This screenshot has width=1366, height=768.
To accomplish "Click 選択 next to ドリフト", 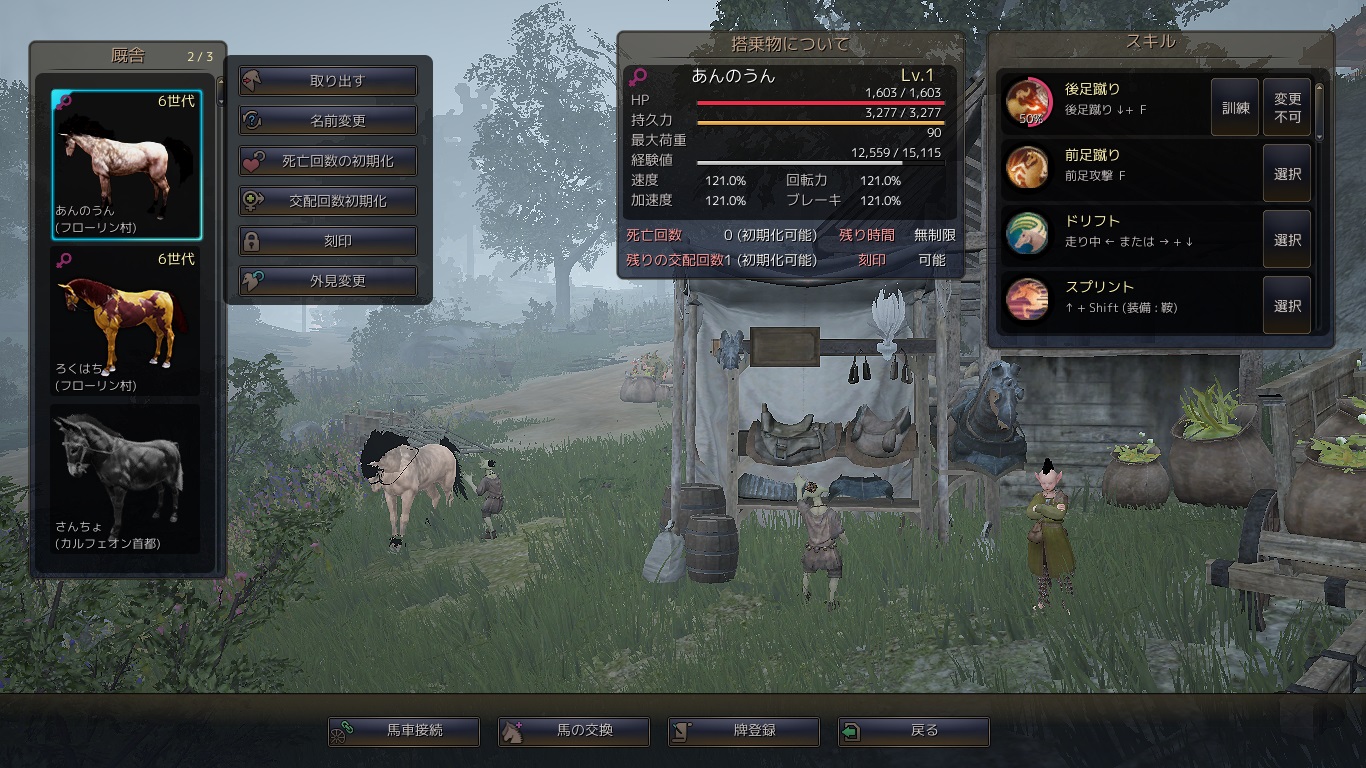I will tap(1287, 240).
